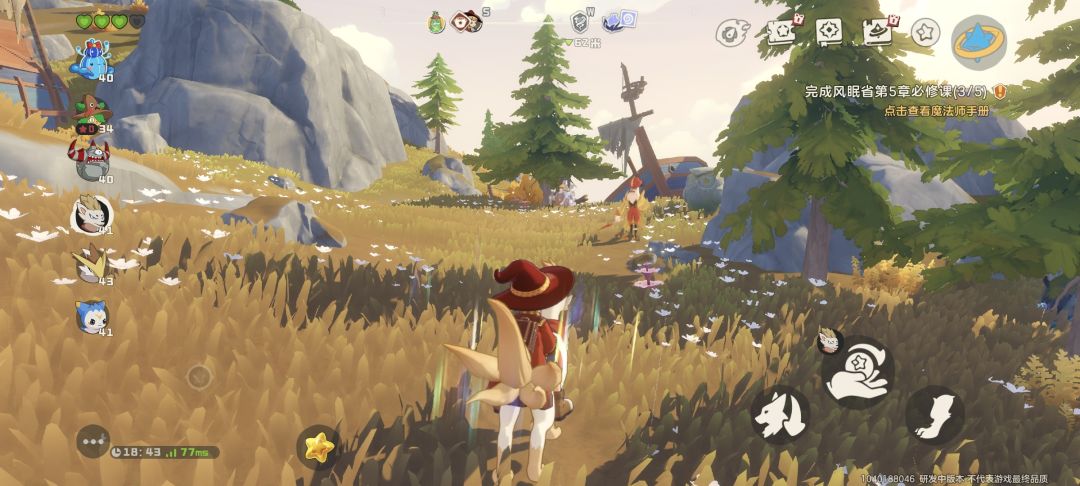Open the blue wizard hat main menu
The image size is (1080, 486).
[978, 42]
